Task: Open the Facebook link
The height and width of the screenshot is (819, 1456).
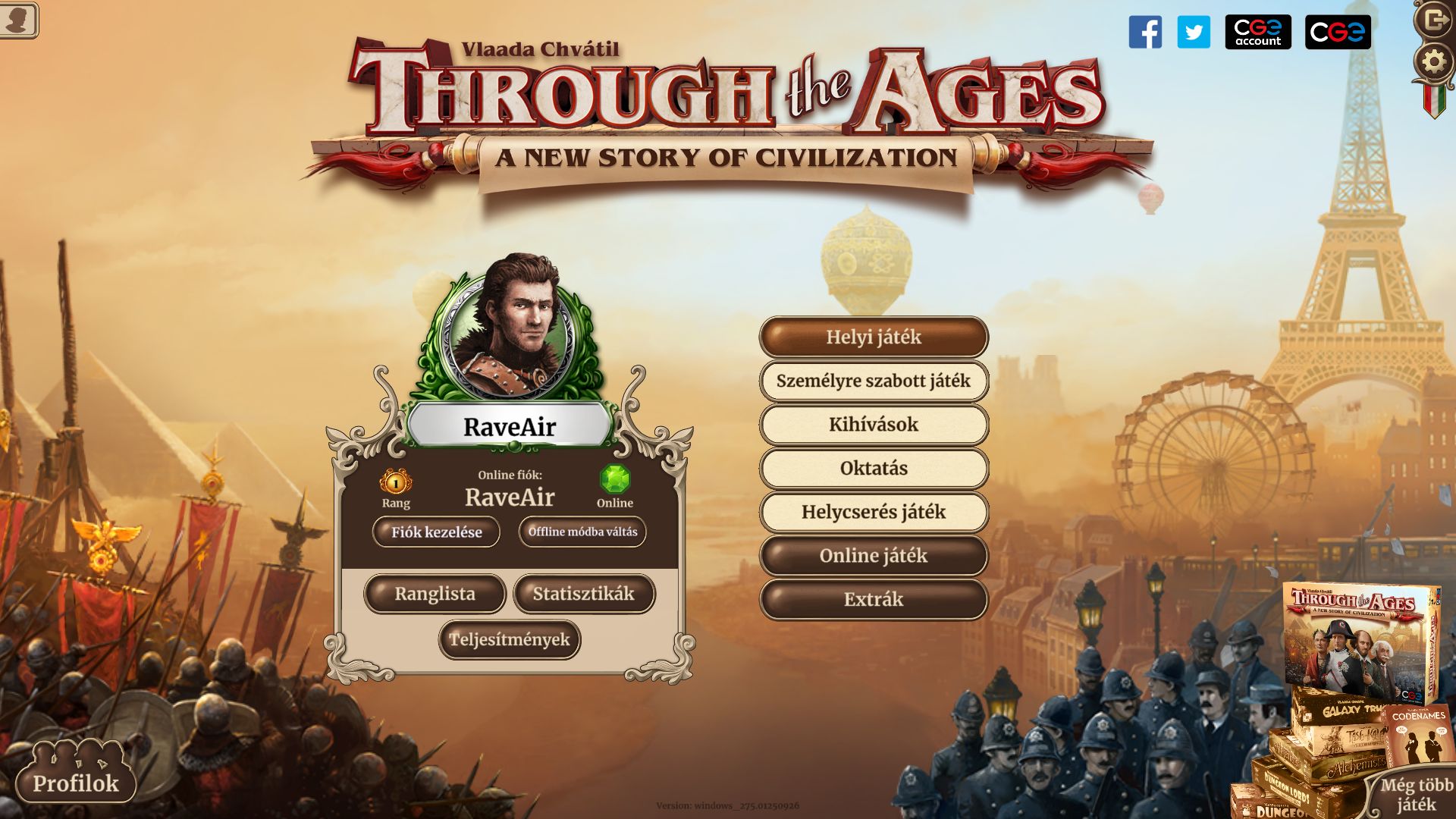Action: (1145, 33)
